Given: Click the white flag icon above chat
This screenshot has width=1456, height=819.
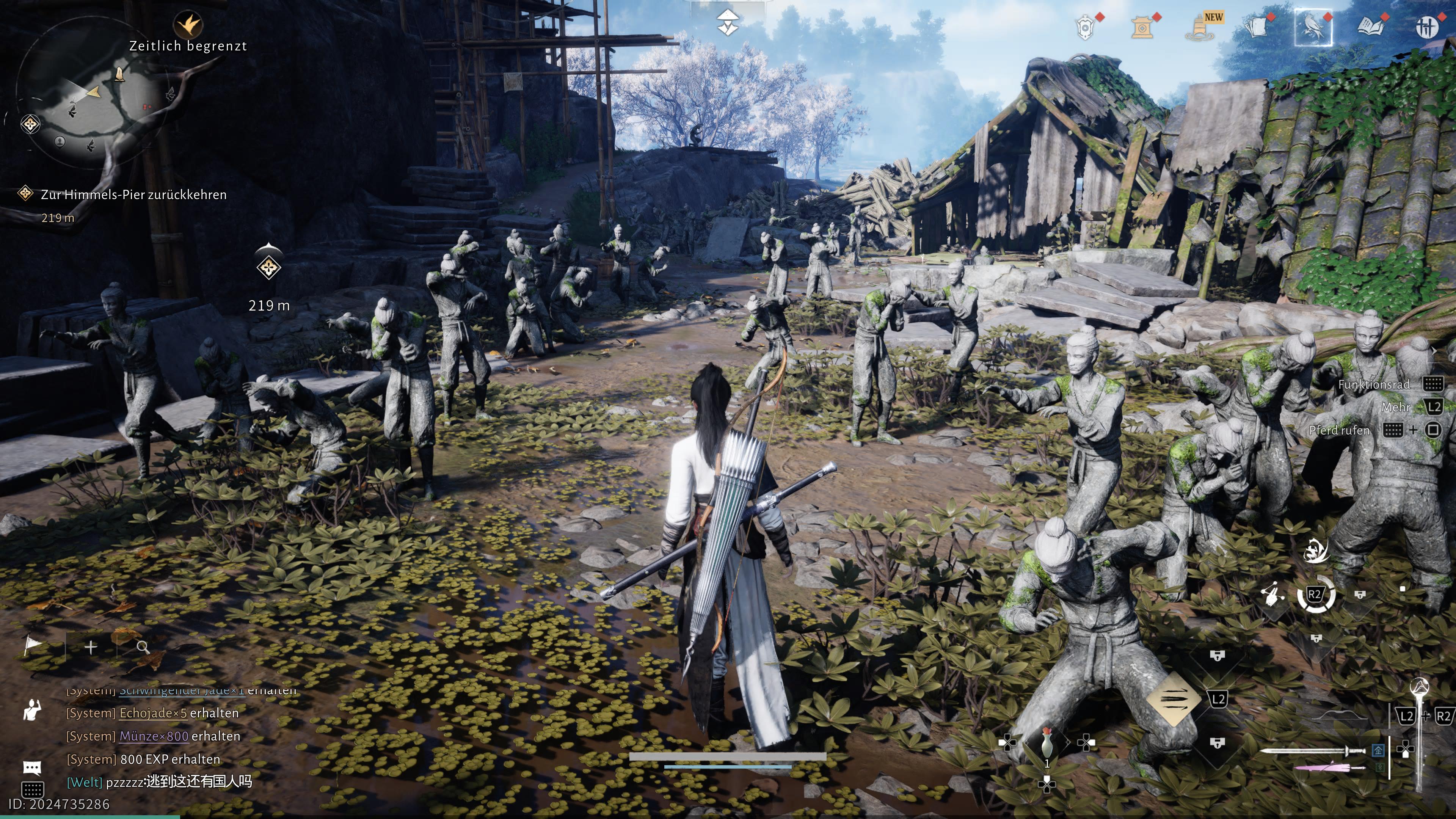Looking at the screenshot, I should coord(34,646).
